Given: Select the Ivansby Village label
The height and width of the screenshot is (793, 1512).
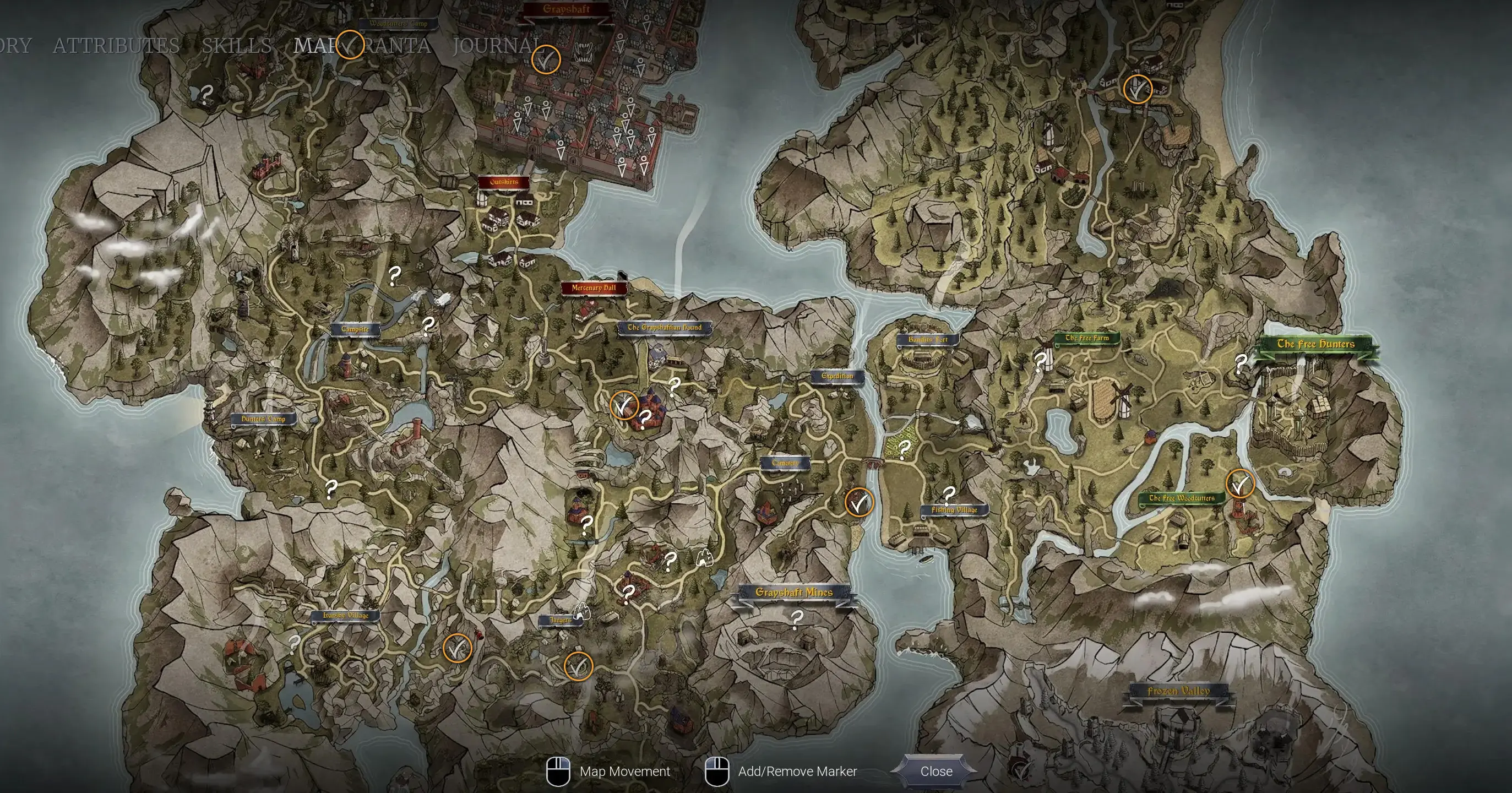Looking at the screenshot, I should click(345, 616).
